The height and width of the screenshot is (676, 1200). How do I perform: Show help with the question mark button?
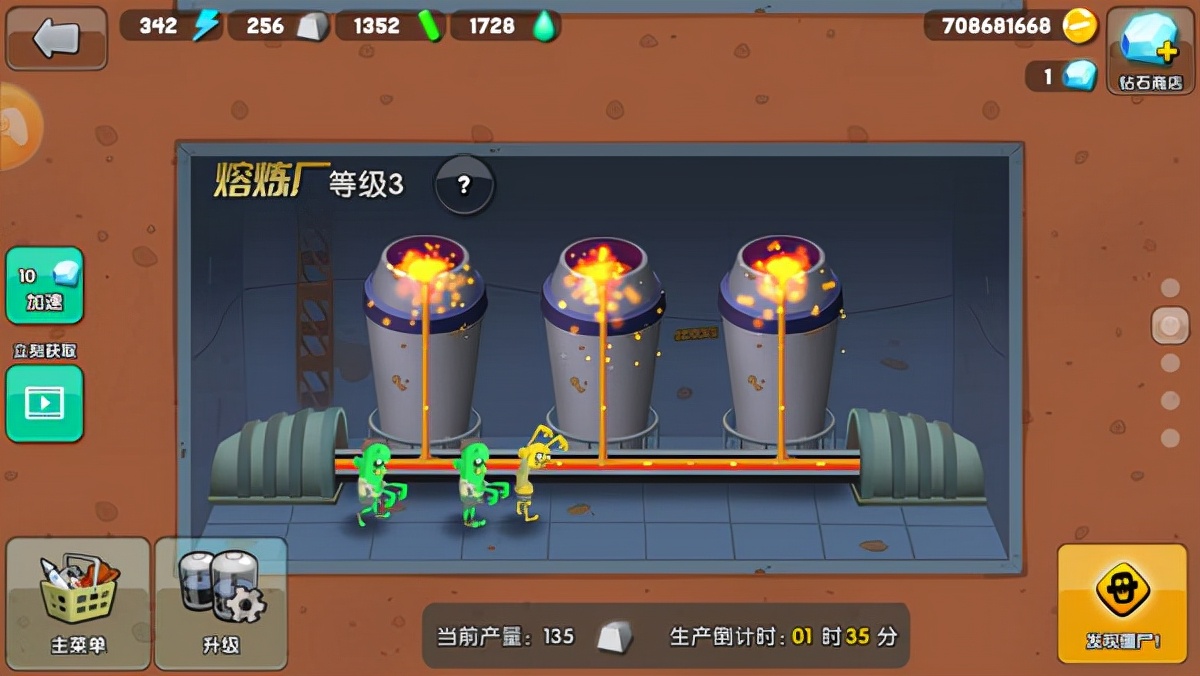(464, 184)
